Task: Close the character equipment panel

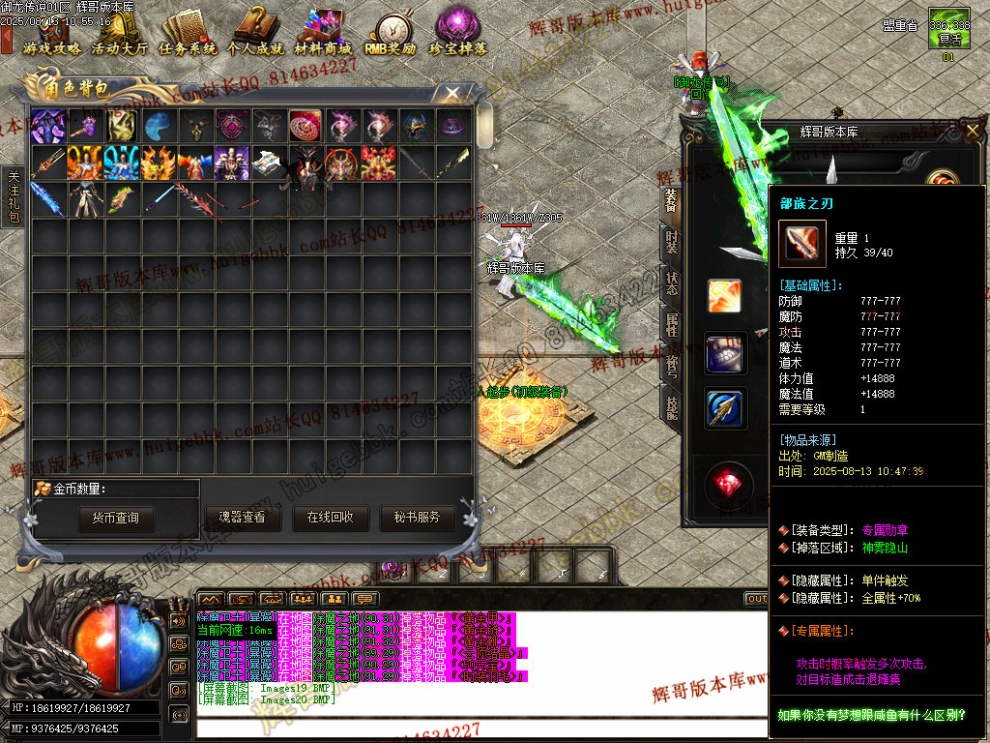Action: tap(973, 131)
